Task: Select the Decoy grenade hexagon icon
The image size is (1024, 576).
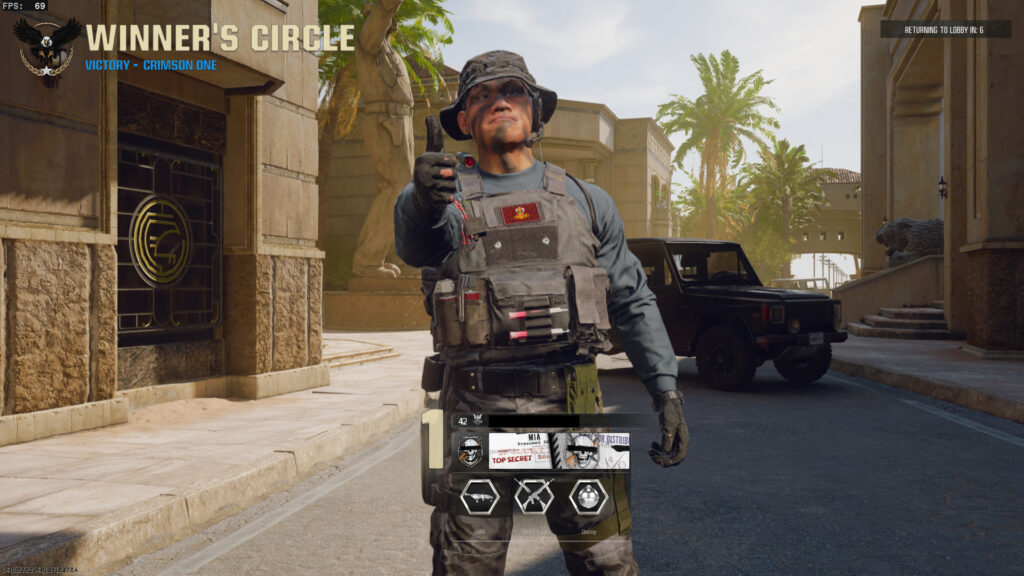Action: (x=587, y=497)
